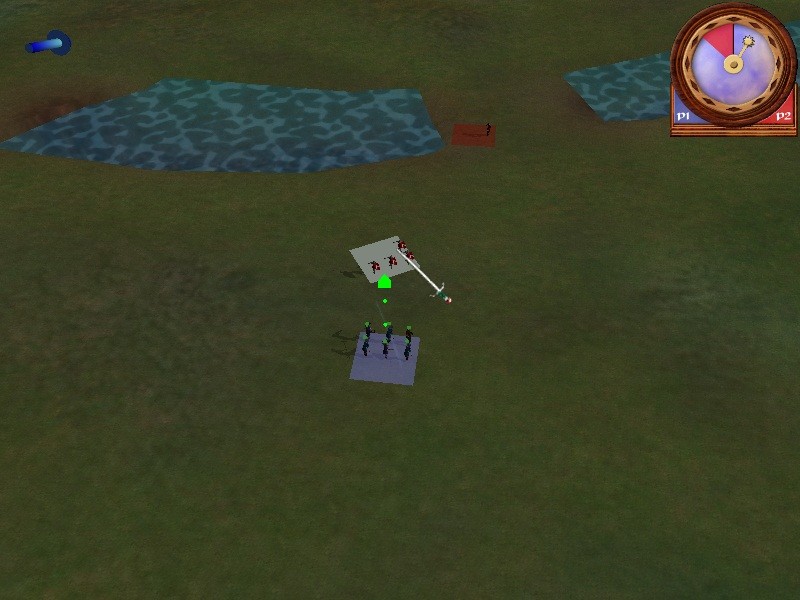Select the lone unit on the red tile
Image resolution: width=800 pixels, height=600 pixels.
pos(487,129)
